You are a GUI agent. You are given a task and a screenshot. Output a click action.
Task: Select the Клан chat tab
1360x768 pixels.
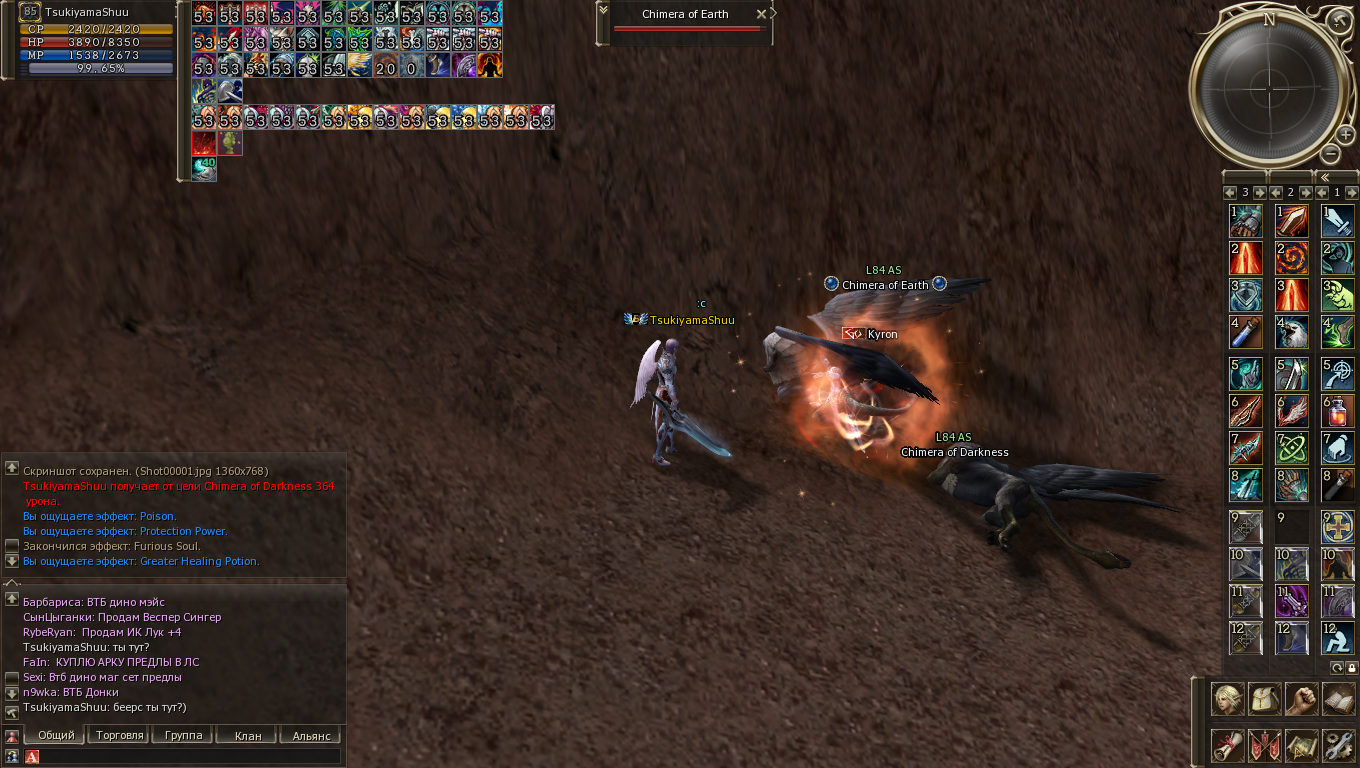pos(246,734)
